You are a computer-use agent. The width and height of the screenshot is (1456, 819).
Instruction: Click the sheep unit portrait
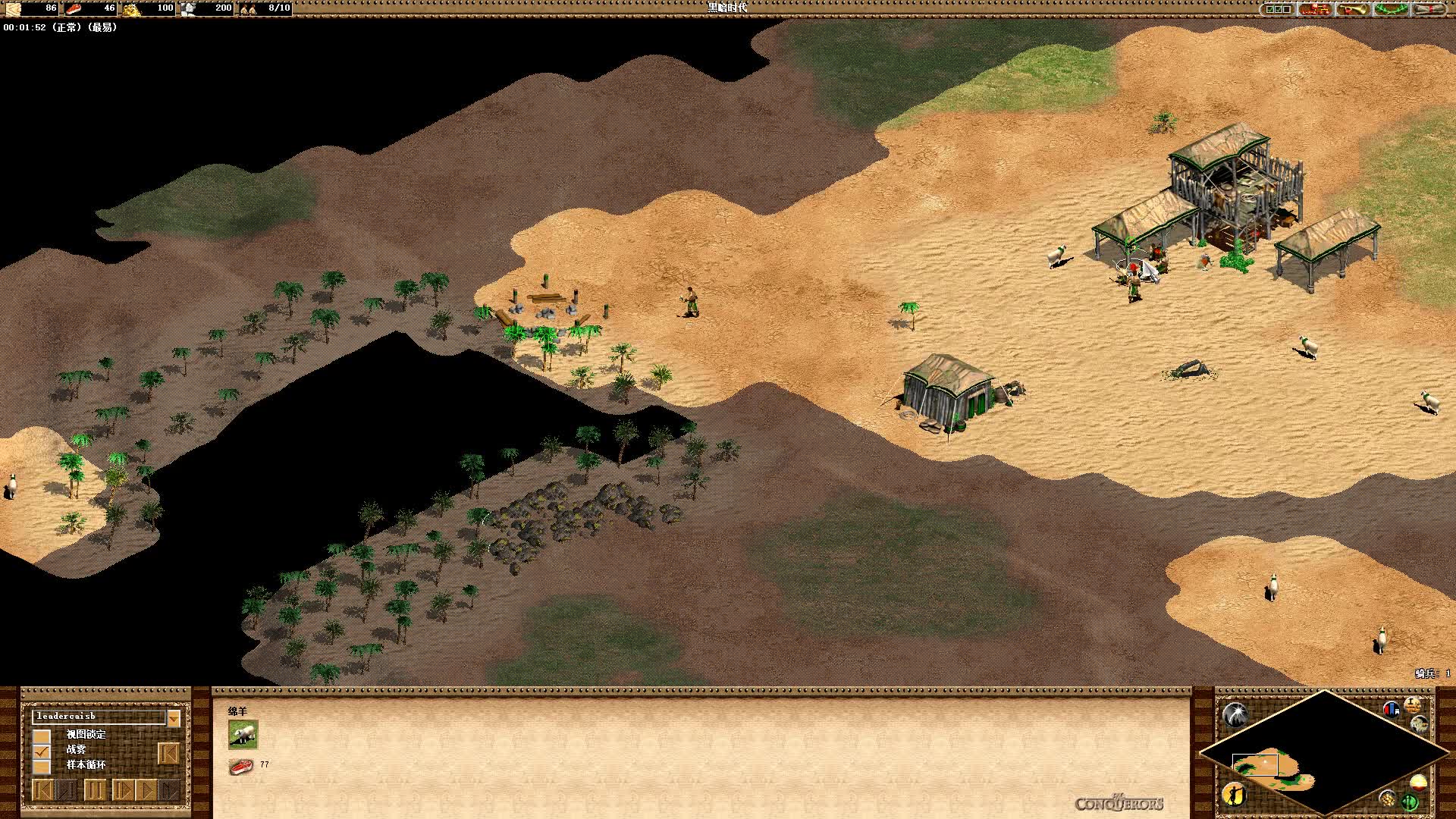243,734
